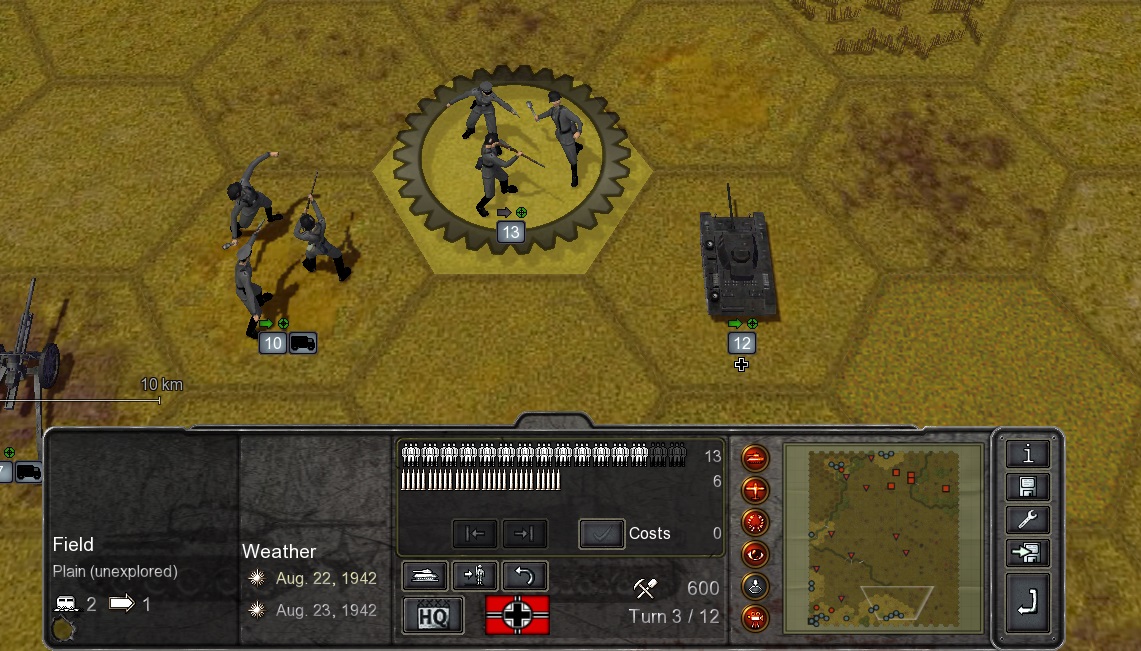The height and width of the screenshot is (651, 1141).
Task: Load a game via the arrow-and-disk button
Action: pos(1027,553)
